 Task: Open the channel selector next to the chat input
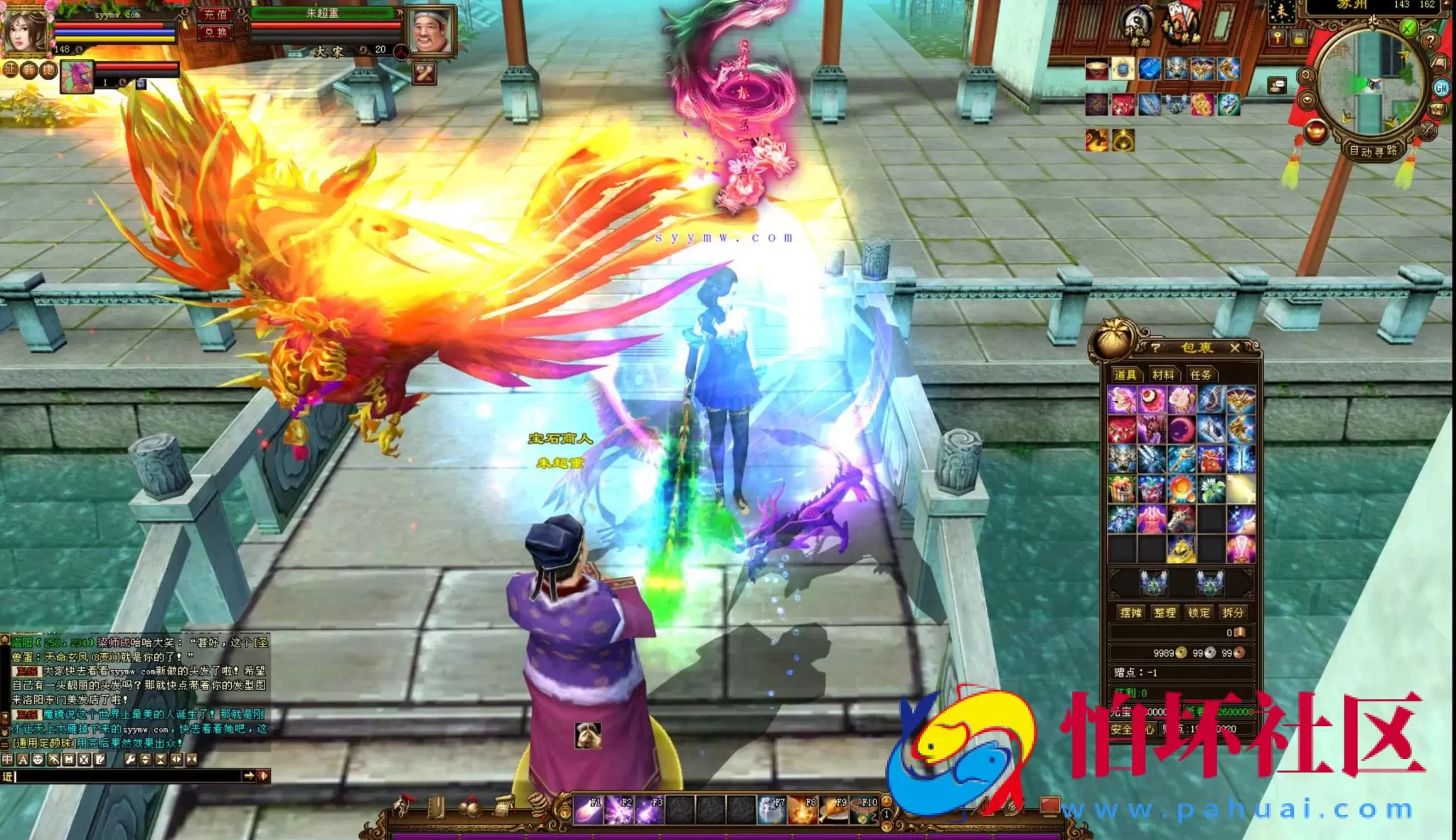click(x=7, y=776)
